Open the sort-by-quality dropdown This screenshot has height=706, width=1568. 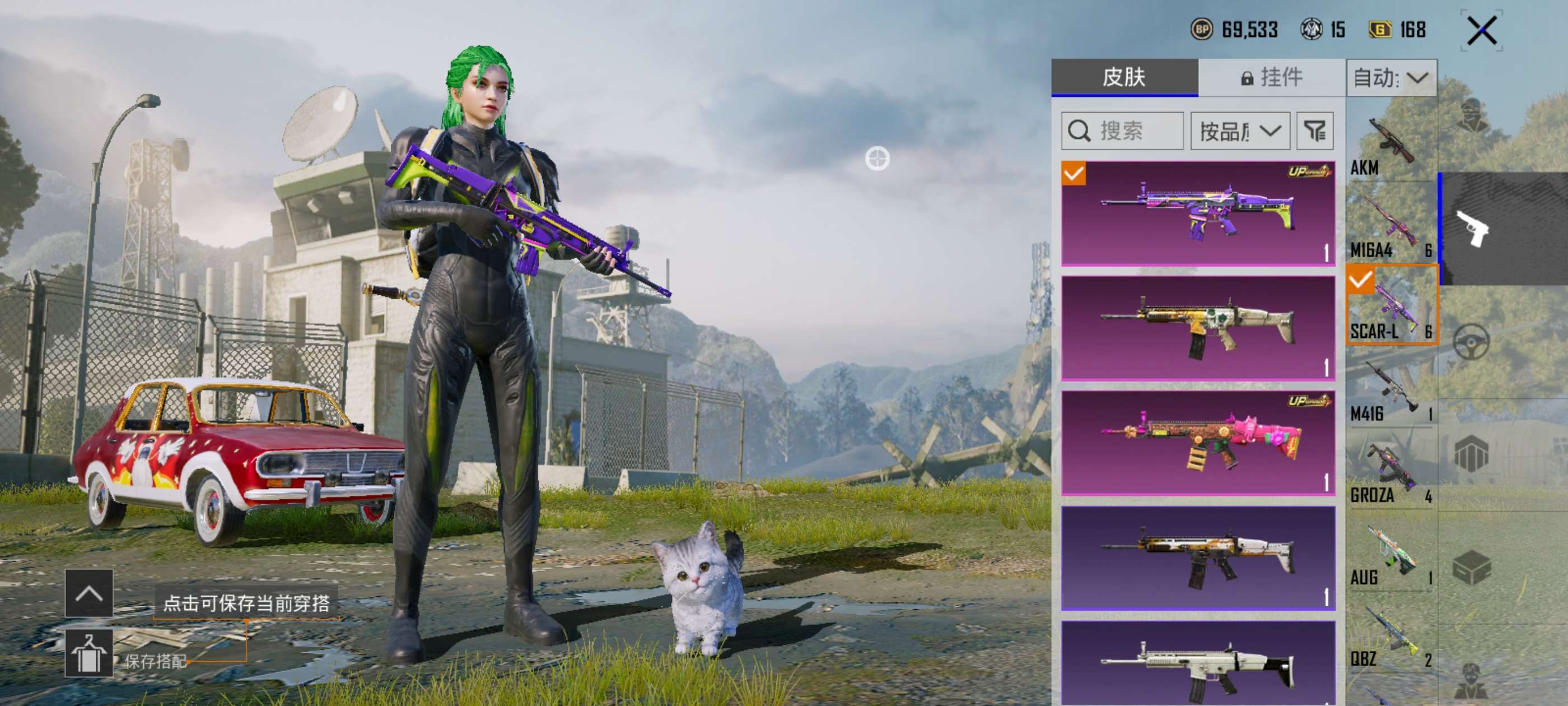pyautogui.click(x=1240, y=131)
